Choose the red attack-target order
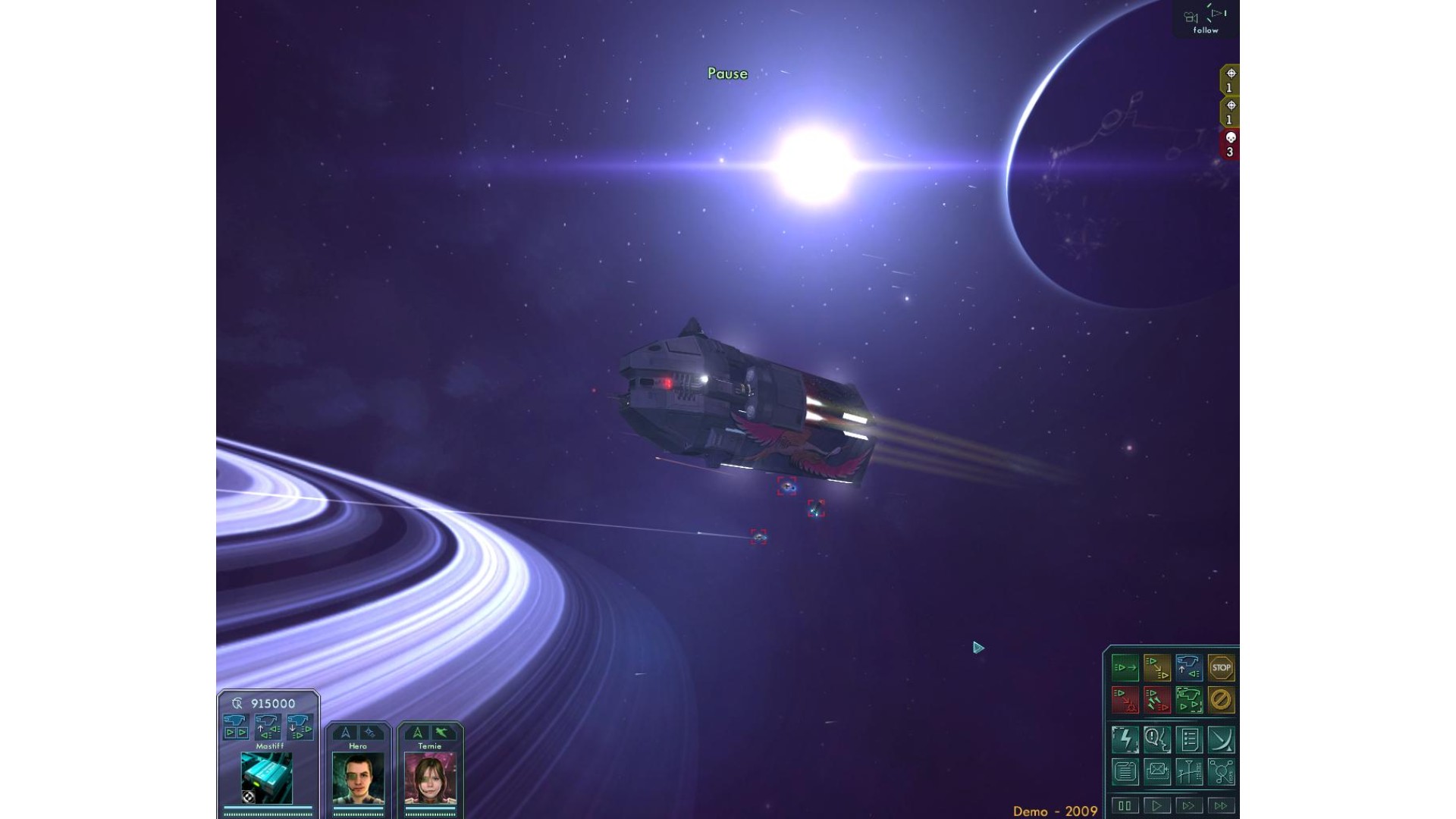The height and width of the screenshot is (819, 1456). point(1125,700)
